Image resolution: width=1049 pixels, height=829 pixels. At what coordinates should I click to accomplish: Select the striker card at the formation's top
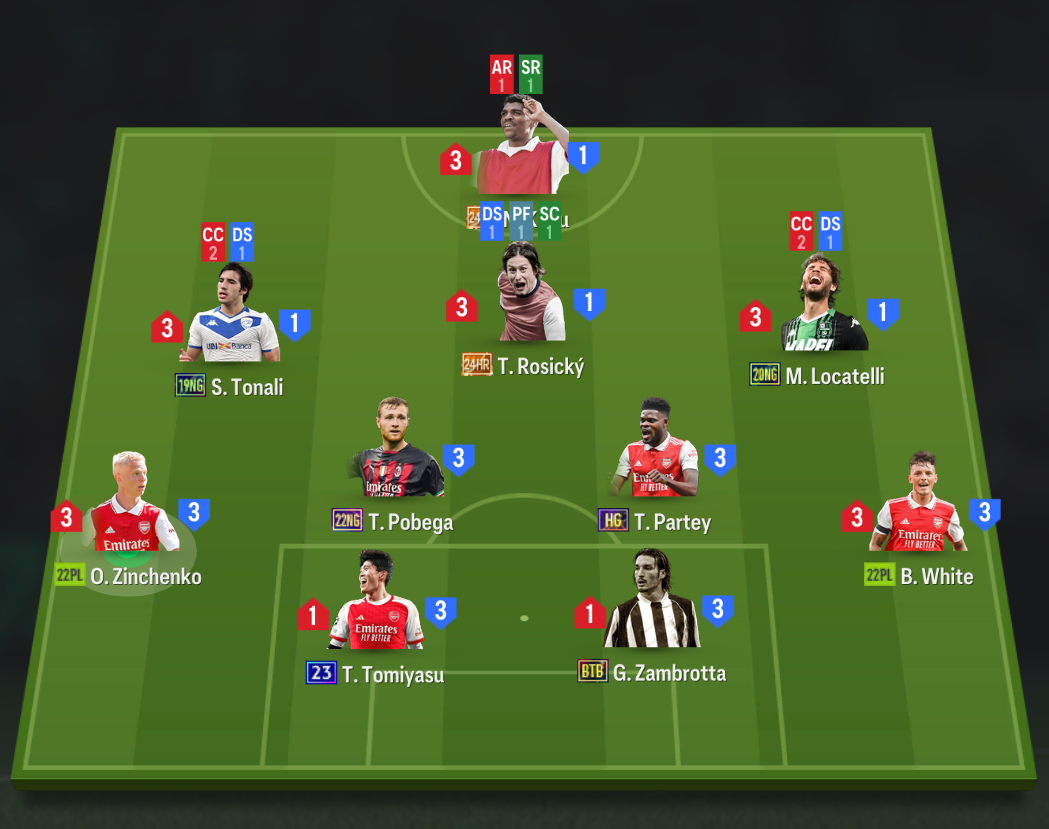coord(519,150)
